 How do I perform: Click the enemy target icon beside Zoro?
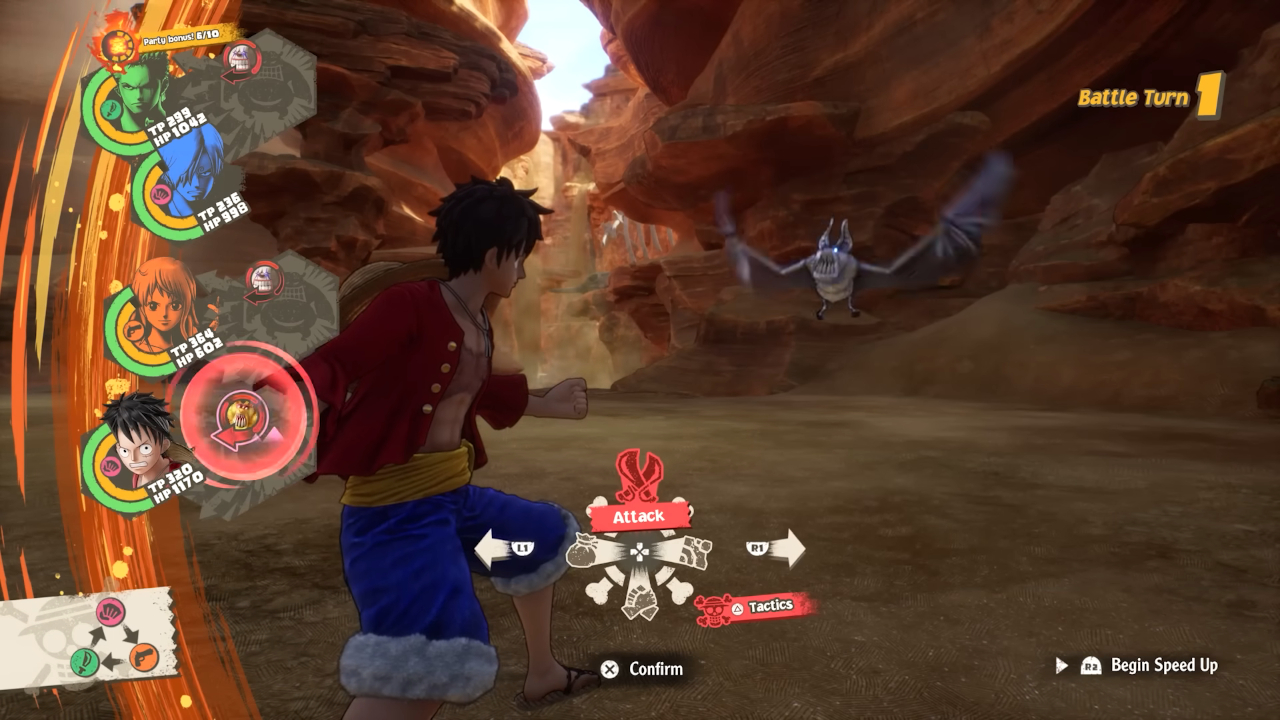(242, 62)
